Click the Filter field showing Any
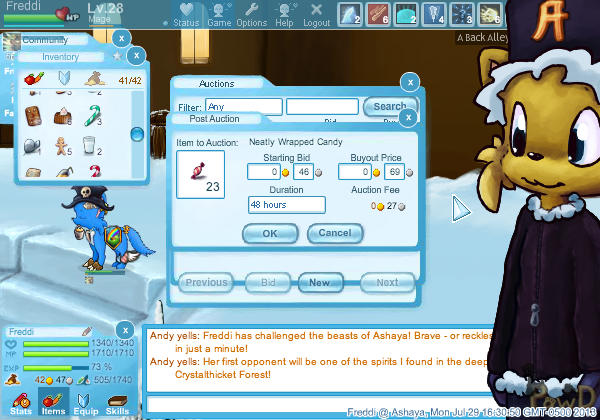The image size is (600, 420). (242, 107)
